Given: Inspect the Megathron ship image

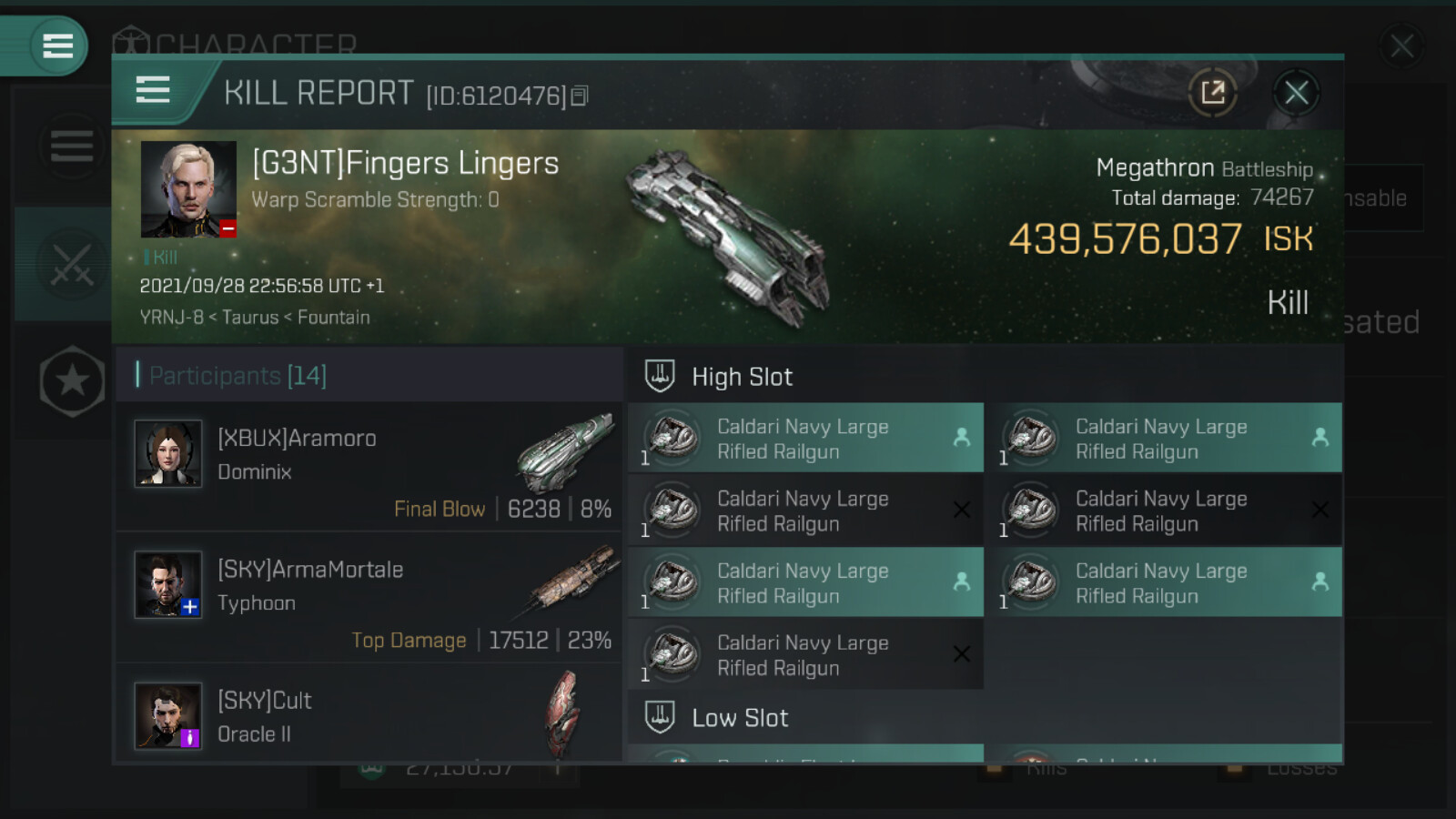Looking at the screenshot, I should click(728, 237).
